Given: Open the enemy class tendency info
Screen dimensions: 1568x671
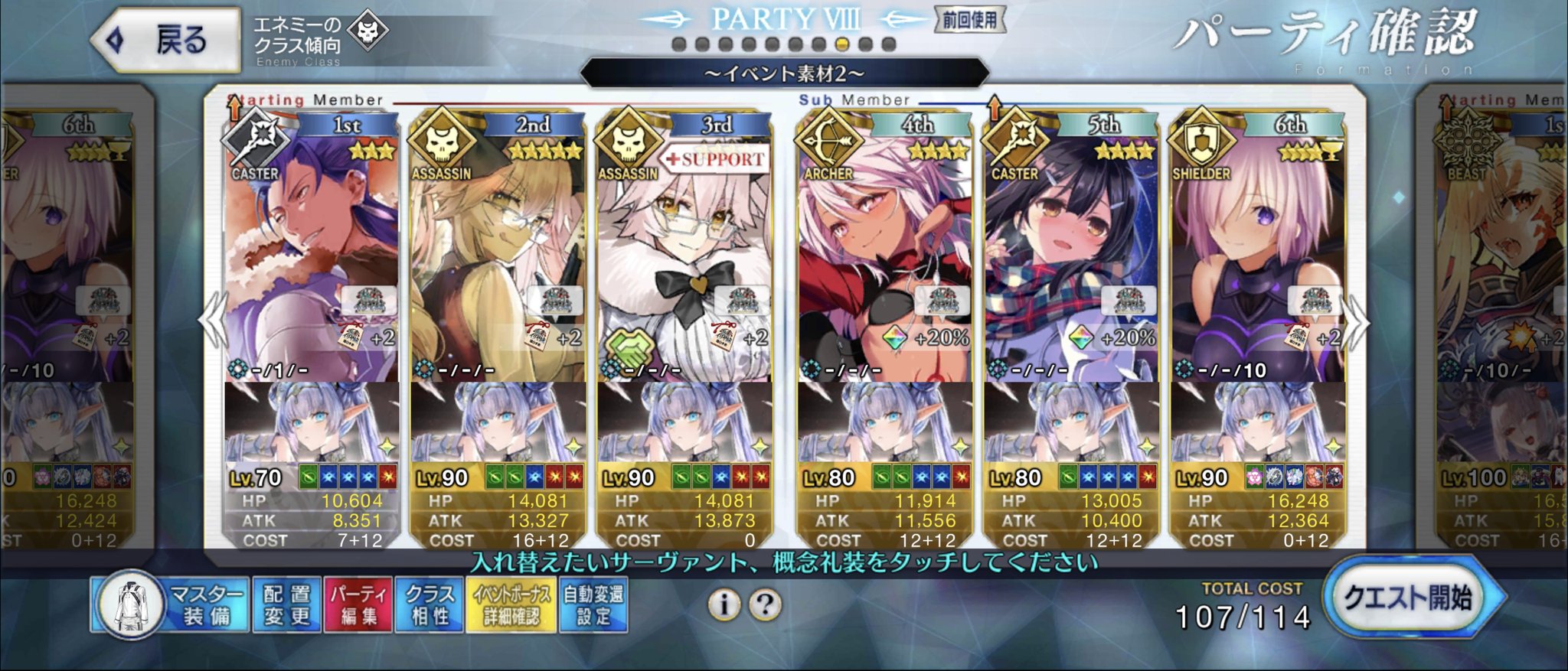Looking at the screenshot, I should point(322,40).
